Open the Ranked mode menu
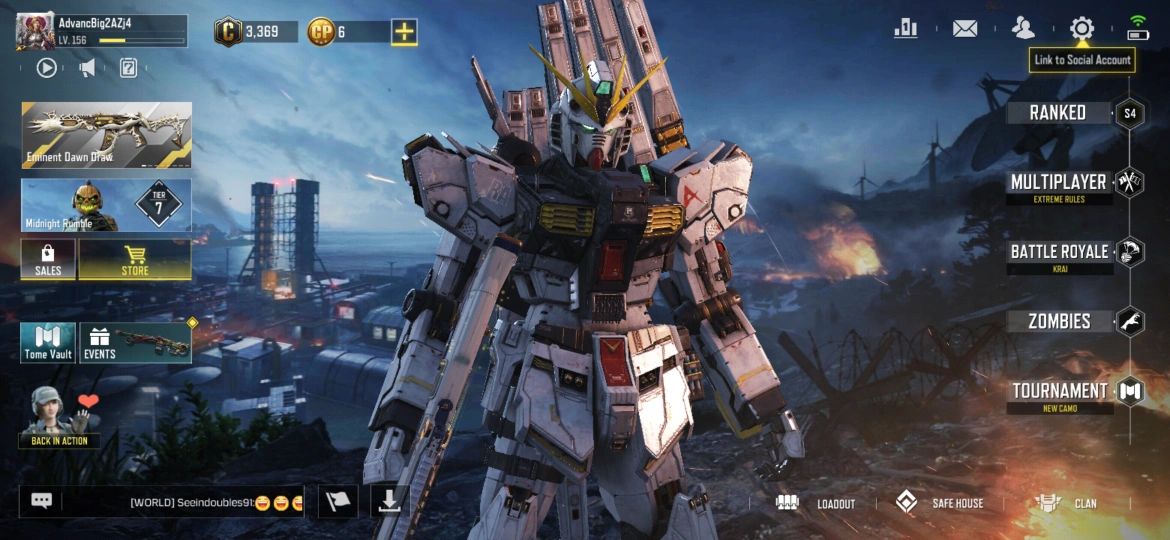The height and width of the screenshot is (540, 1170). click(x=1058, y=113)
